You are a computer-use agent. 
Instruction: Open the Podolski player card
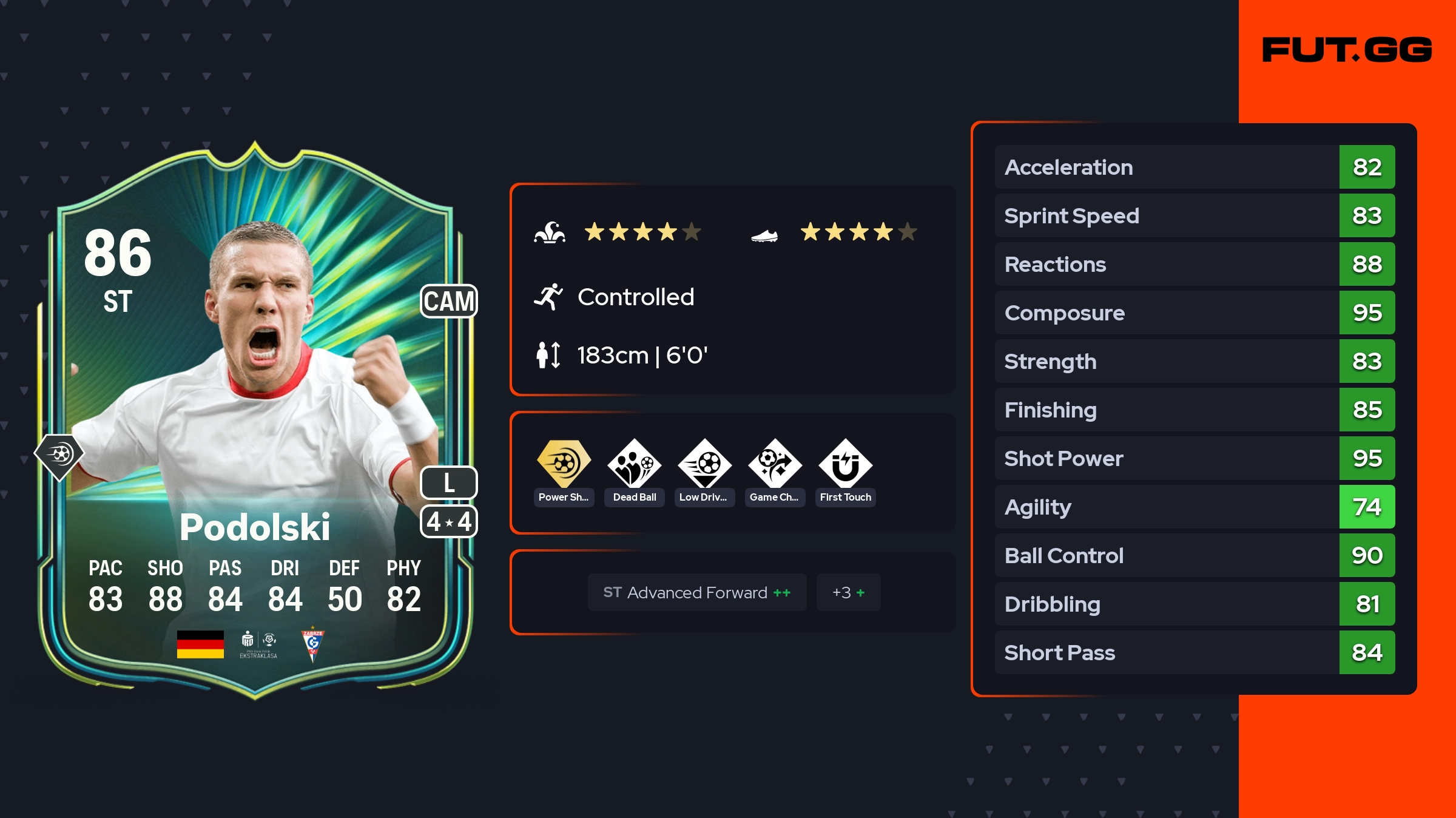[x=255, y=419]
